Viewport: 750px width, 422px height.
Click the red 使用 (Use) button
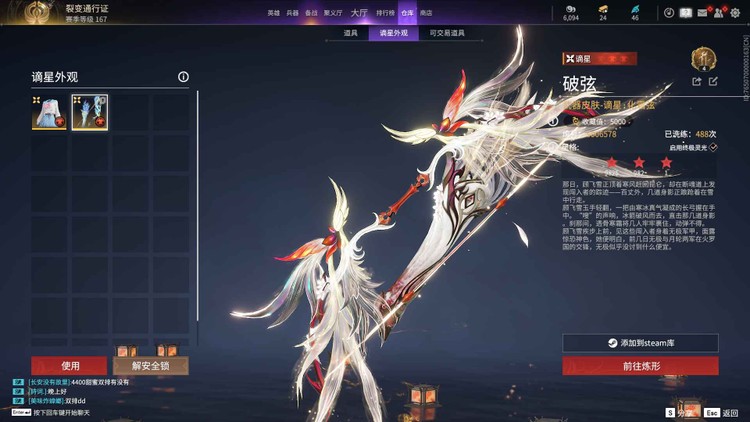tap(69, 365)
